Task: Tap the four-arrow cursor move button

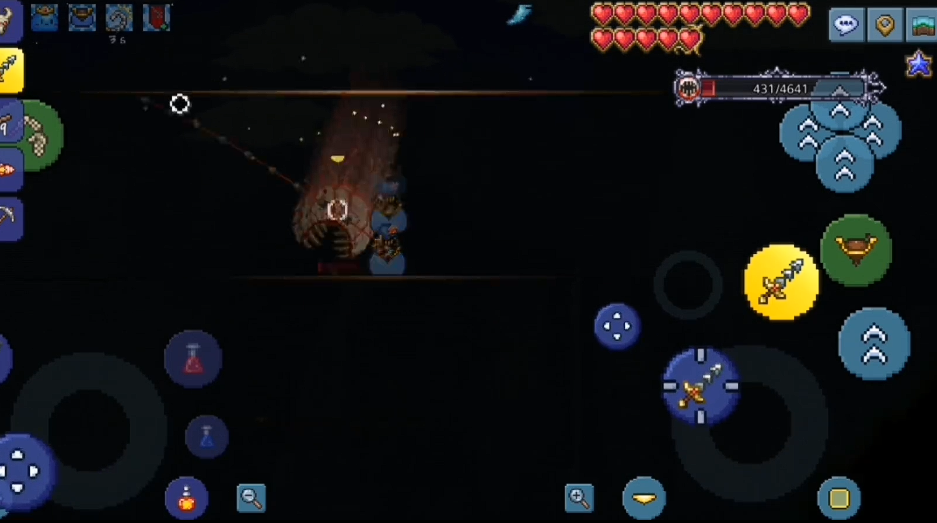Action: coord(617,326)
